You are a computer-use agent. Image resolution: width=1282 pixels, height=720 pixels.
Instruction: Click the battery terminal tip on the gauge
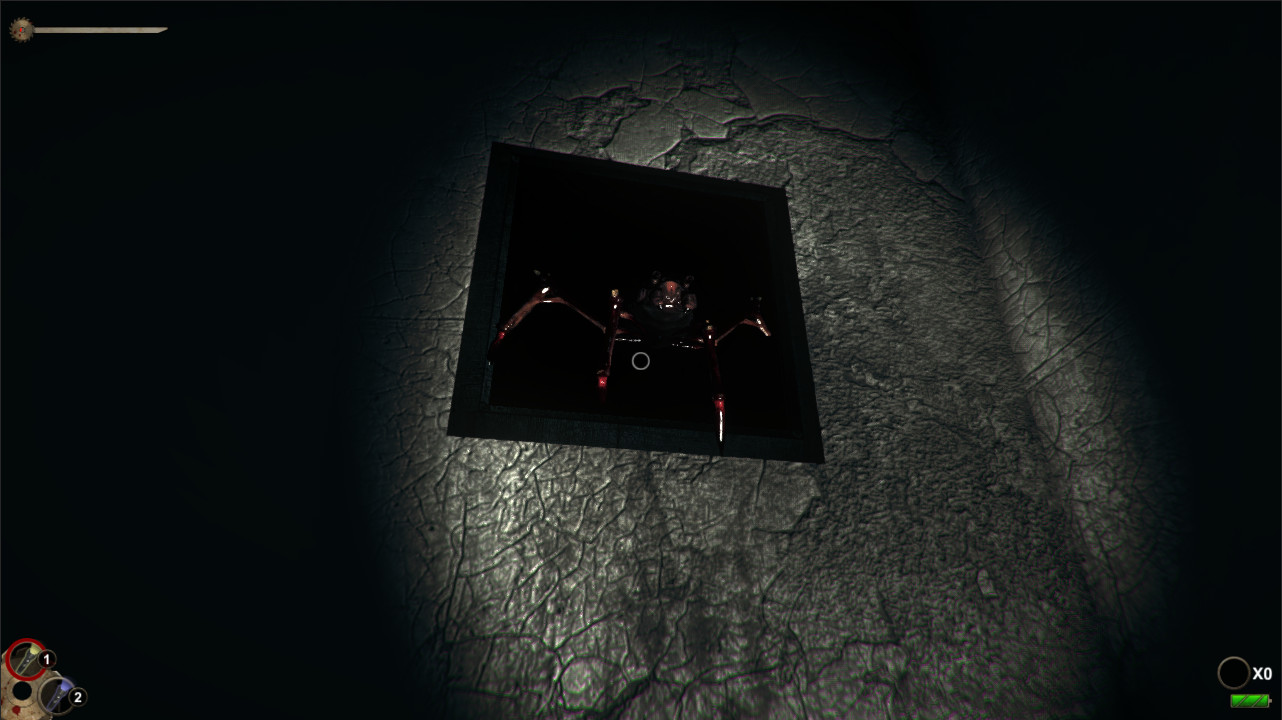[x=1270, y=700]
